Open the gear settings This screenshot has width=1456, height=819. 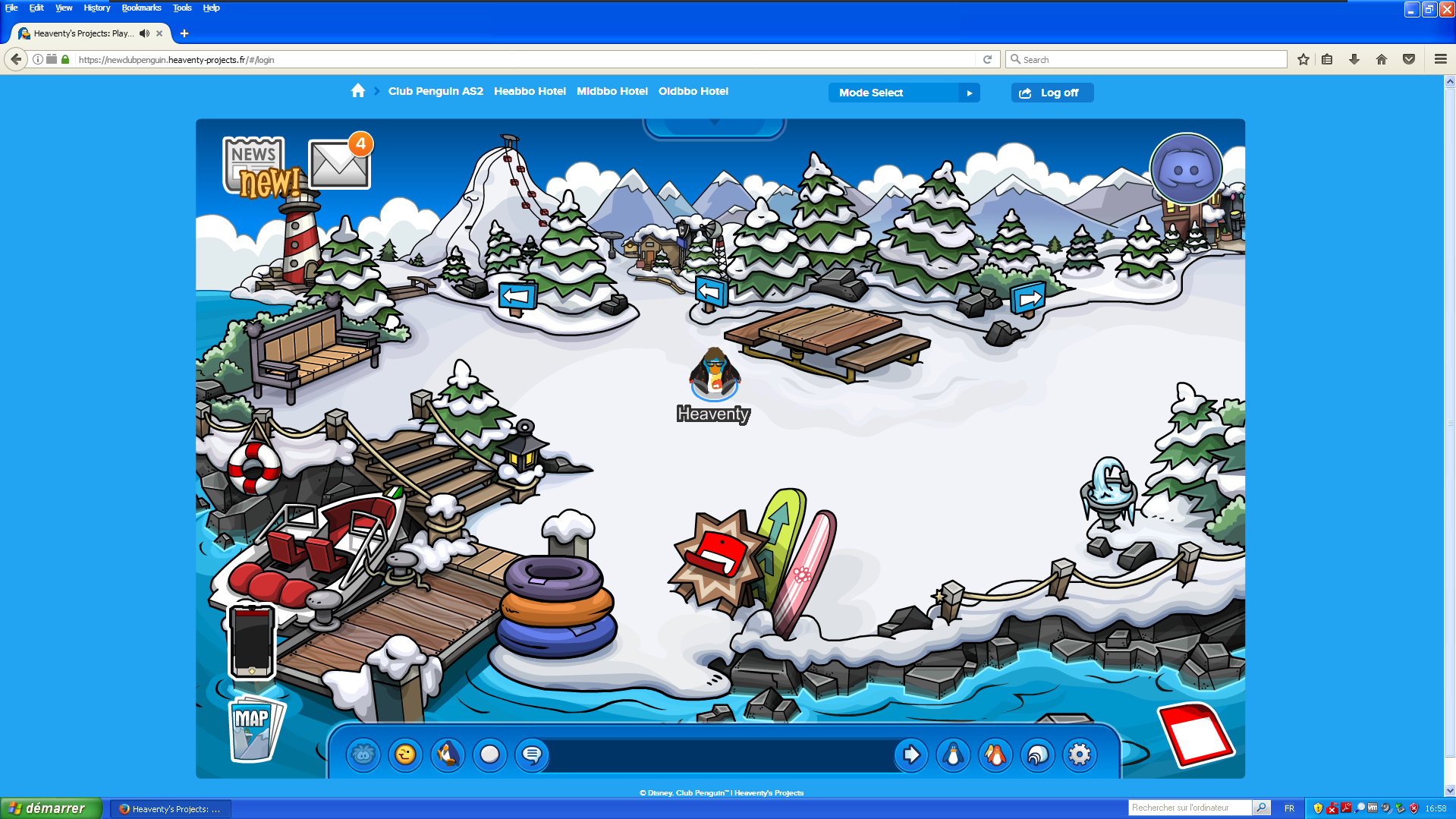(1080, 755)
